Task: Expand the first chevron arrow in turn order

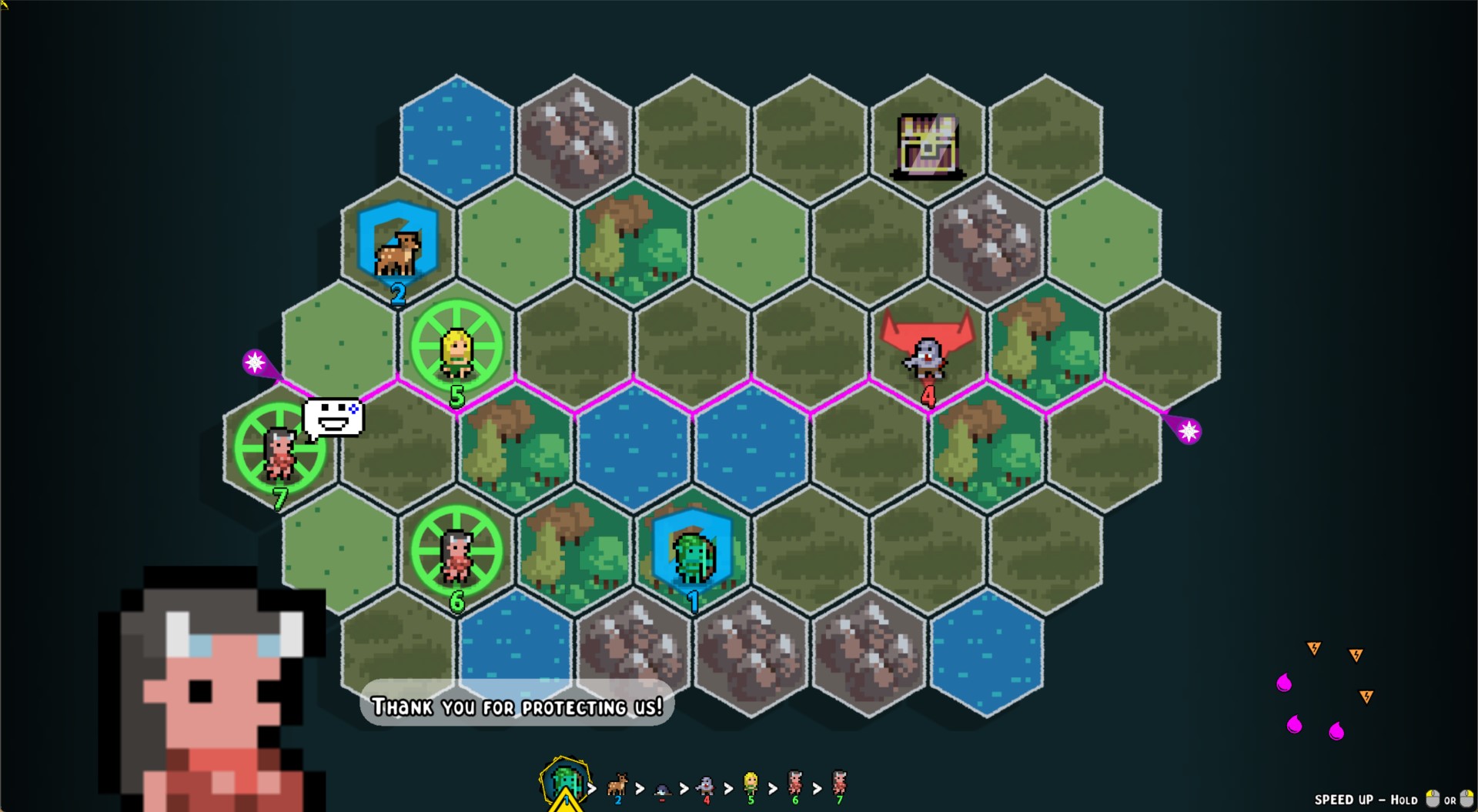Action: tap(592, 787)
